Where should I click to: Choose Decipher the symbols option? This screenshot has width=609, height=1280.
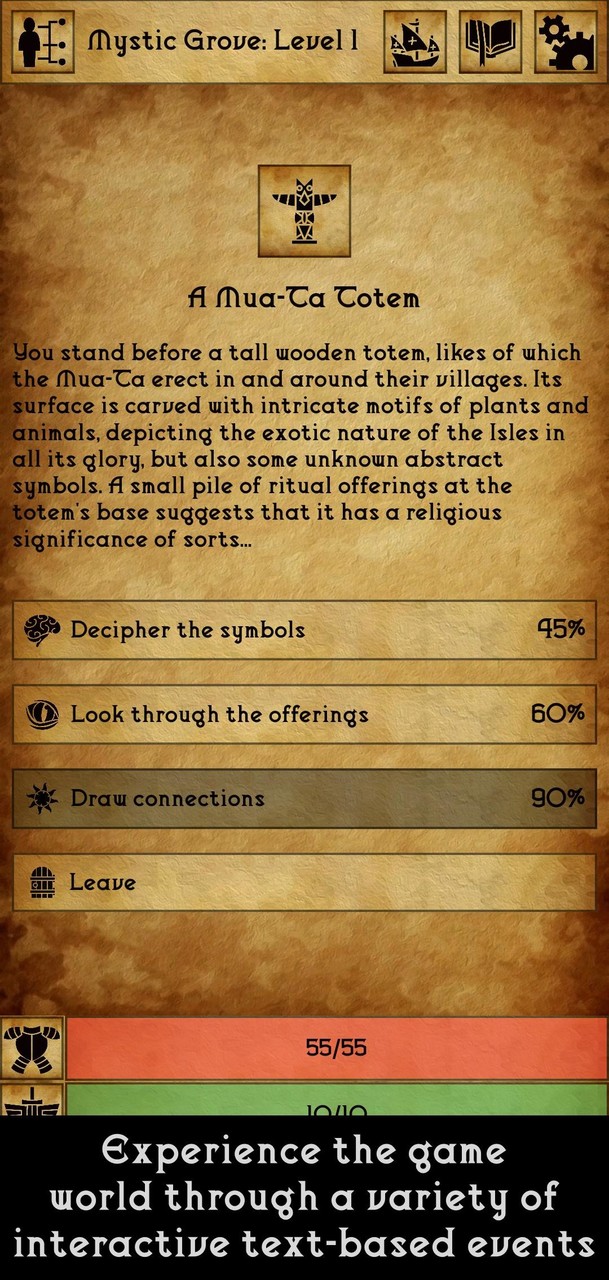304,630
